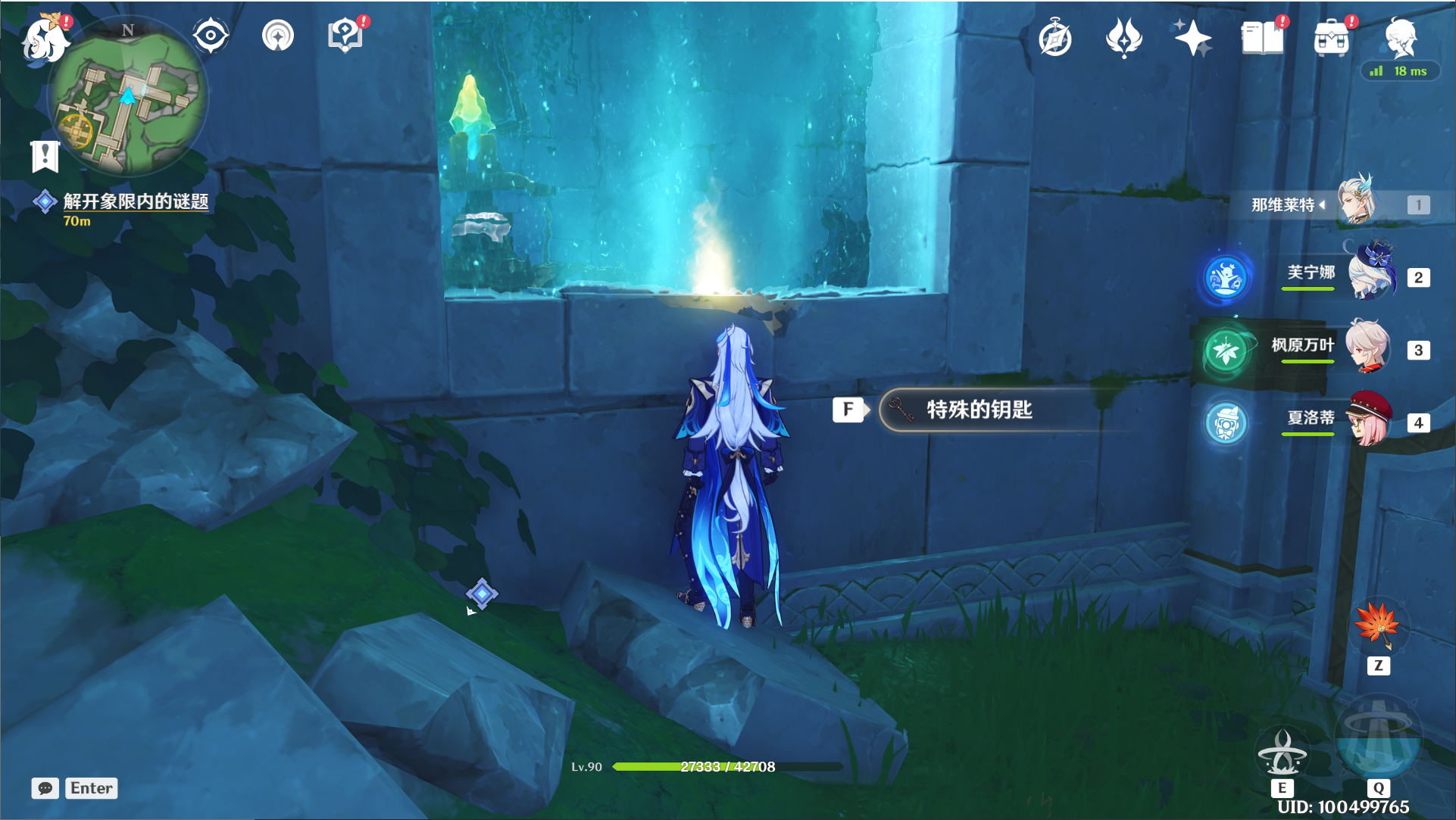
Task: Open the Paimon menu icon
Action: tap(44, 38)
